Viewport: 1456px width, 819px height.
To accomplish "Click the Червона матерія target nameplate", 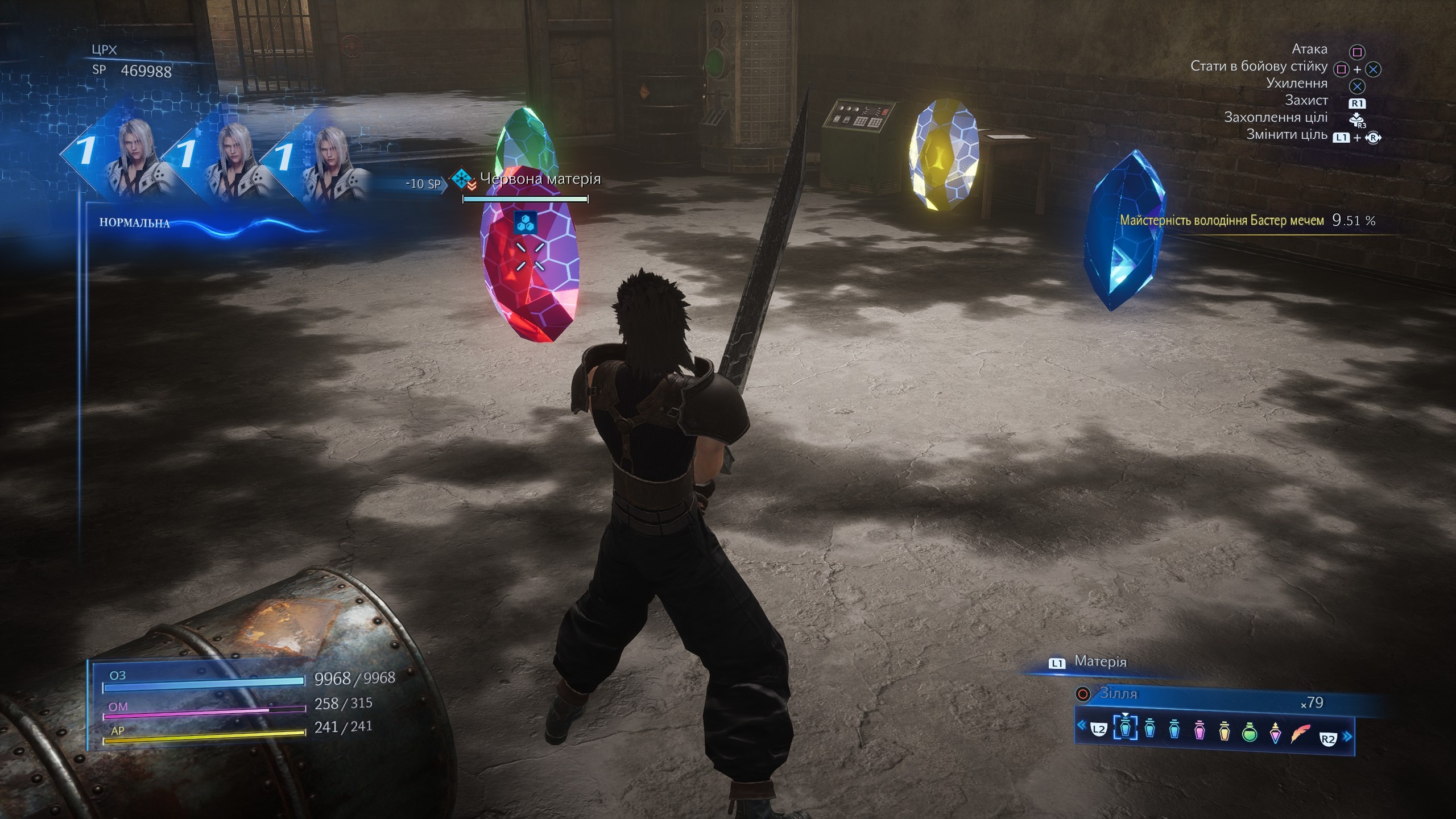I will [x=540, y=179].
